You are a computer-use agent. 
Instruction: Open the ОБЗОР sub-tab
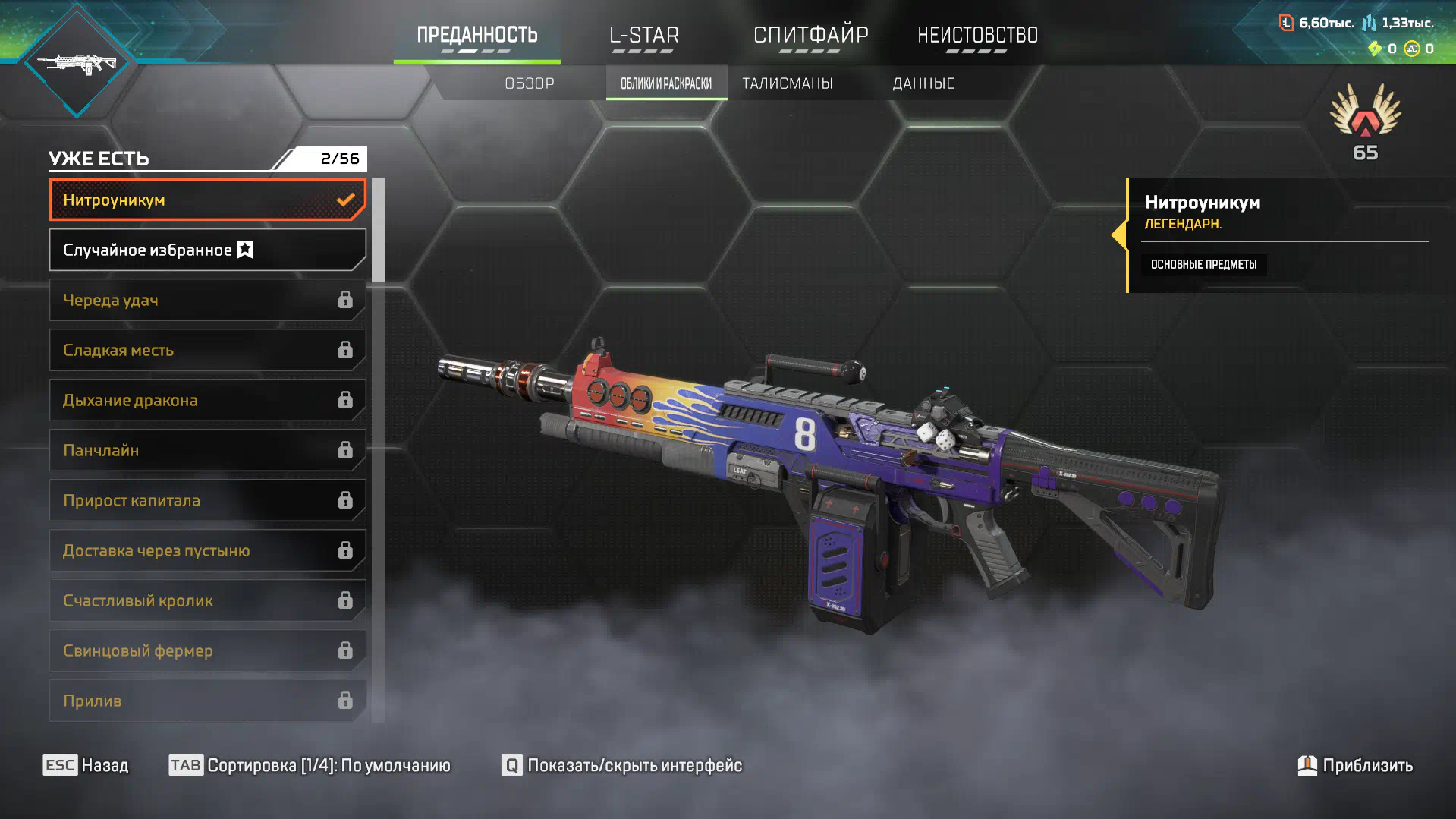pos(530,83)
